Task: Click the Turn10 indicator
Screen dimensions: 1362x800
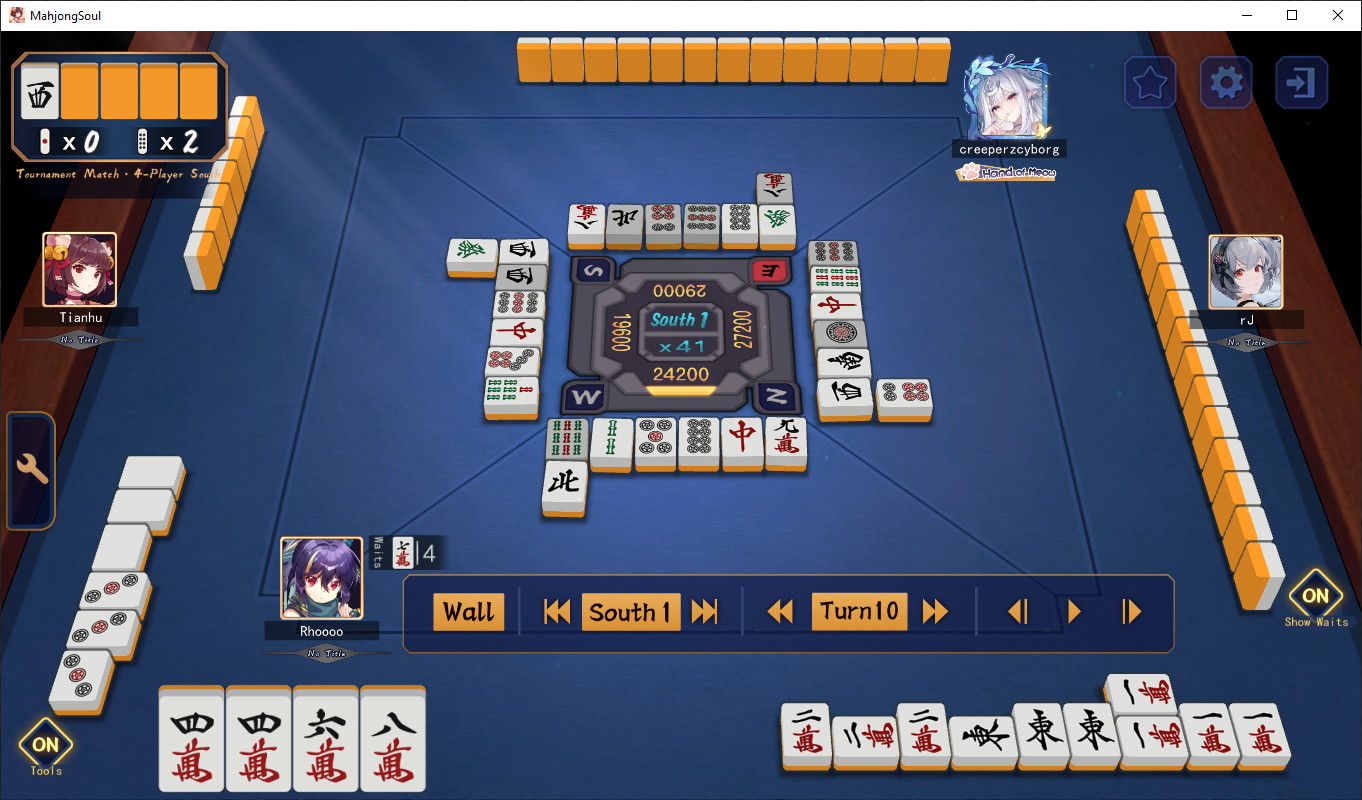Action: tap(860, 610)
